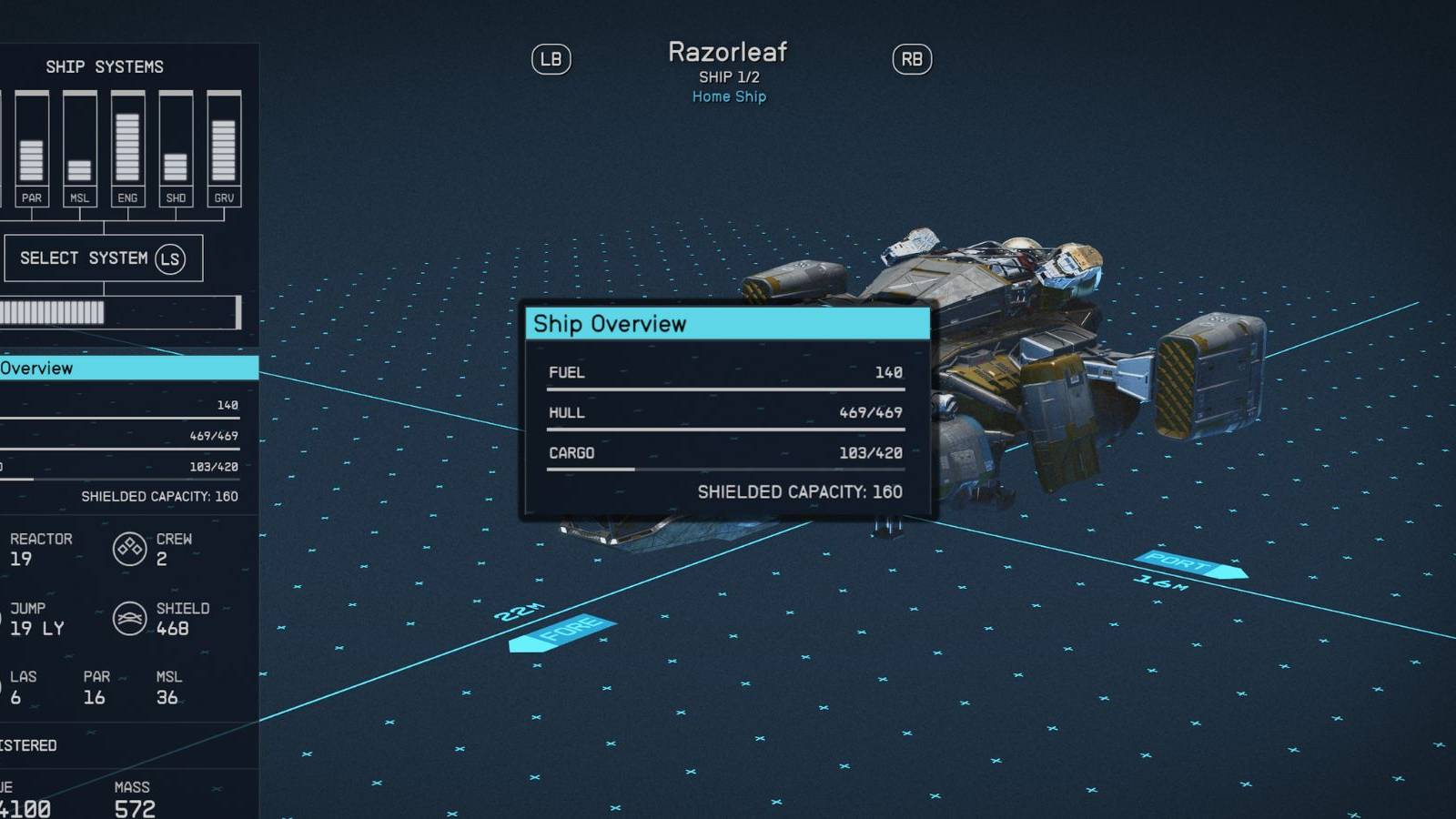Click the shield icon beside SHIELD 468
The image size is (1456, 819).
pyautogui.click(x=130, y=619)
